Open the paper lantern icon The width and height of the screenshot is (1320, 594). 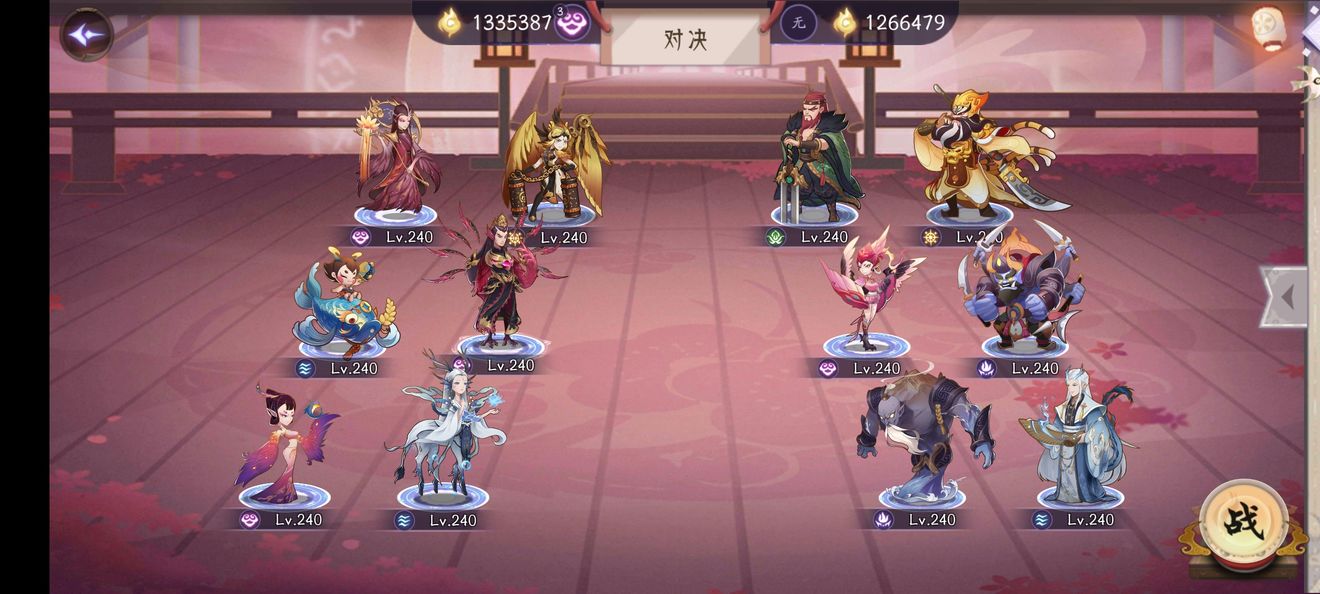[x=1268, y=27]
